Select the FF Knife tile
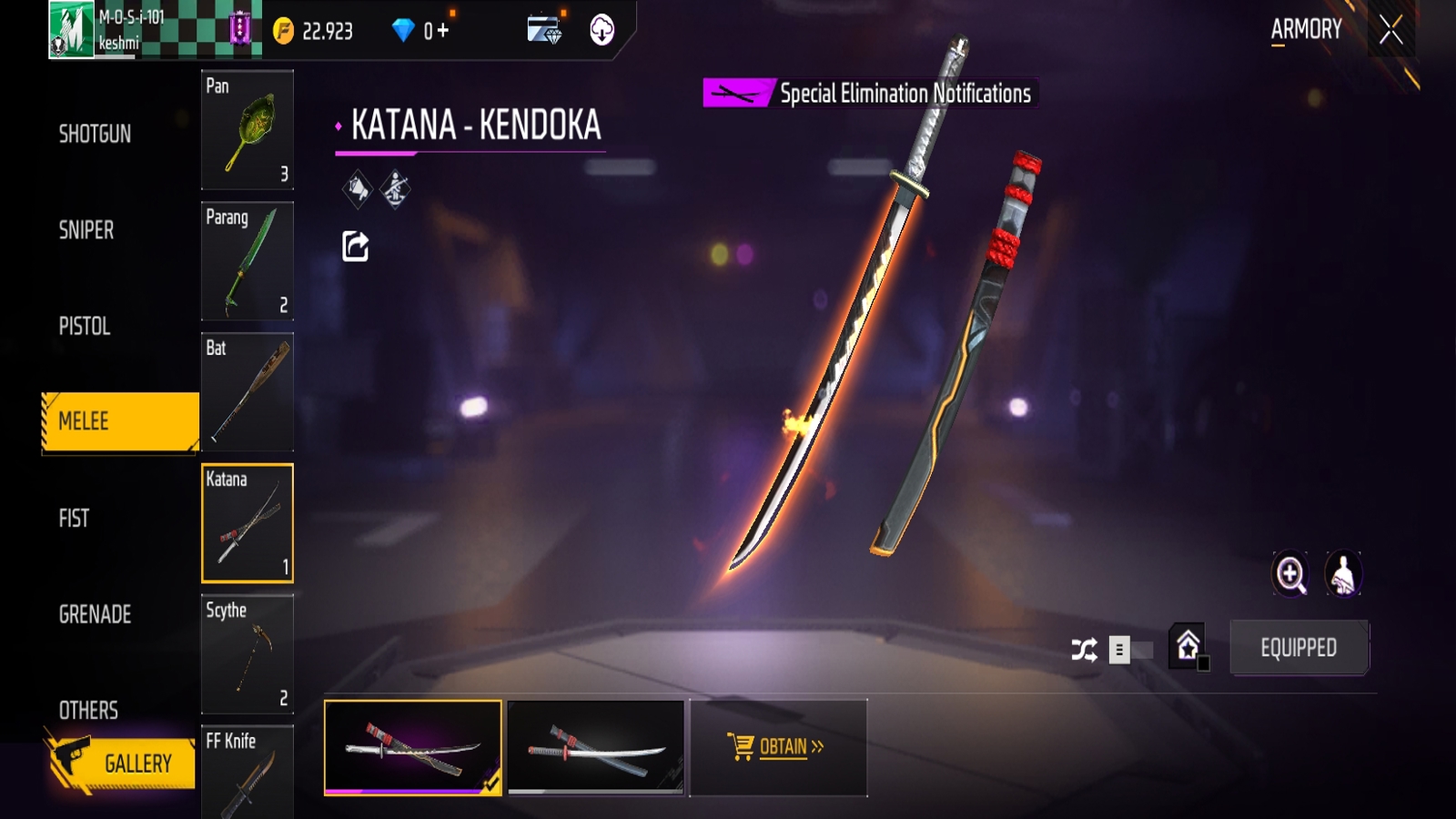Image resolution: width=1456 pixels, height=819 pixels. (248, 772)
